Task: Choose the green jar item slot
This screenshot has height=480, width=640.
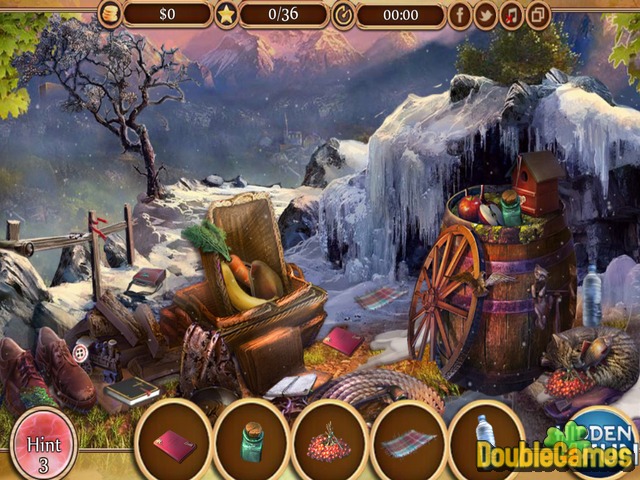Action: point(252,442)
